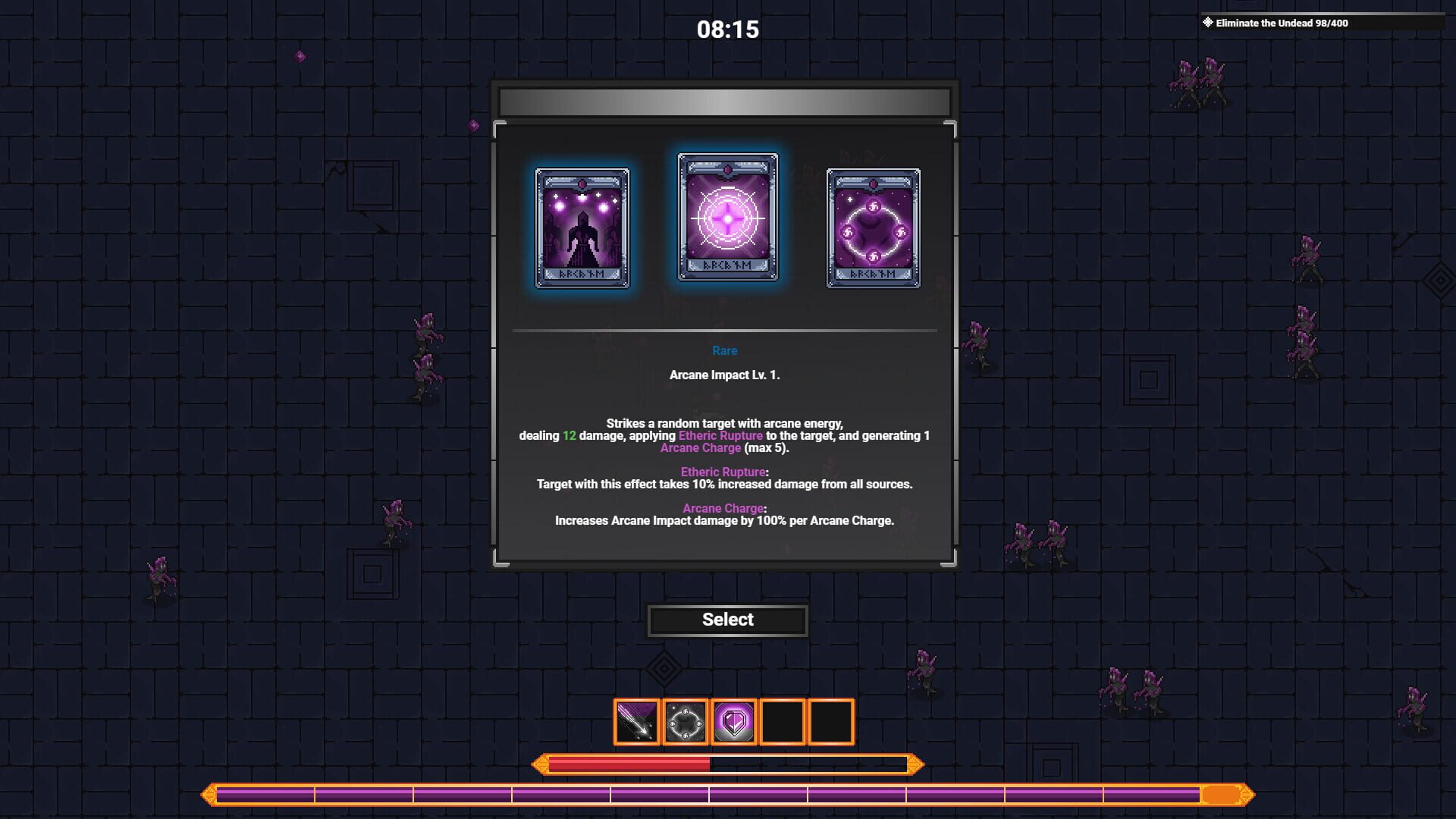
Task: Click the first empty ability slot
Action: coord(783,722)
